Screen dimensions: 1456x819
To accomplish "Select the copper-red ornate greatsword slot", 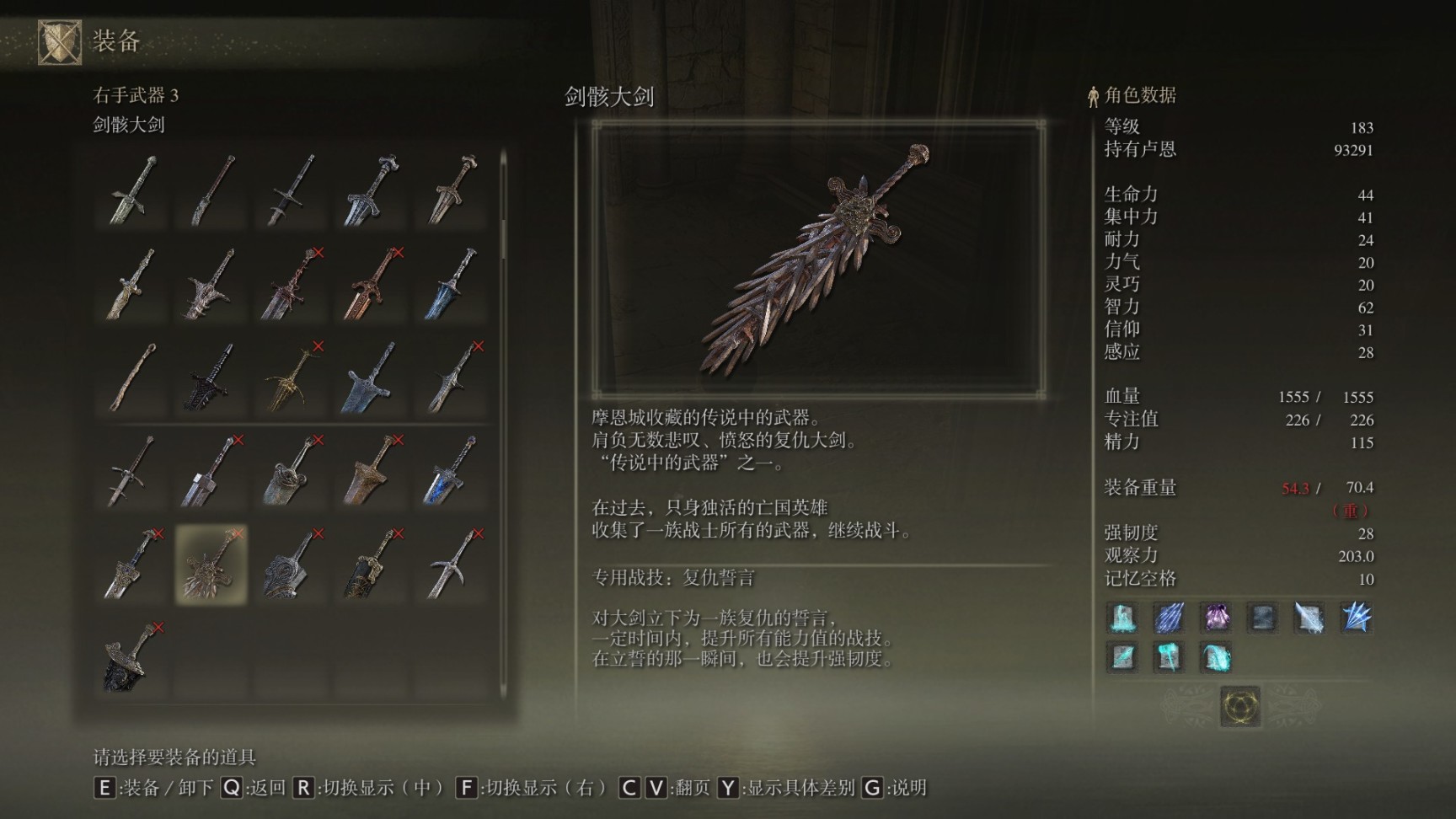I will tap(371, 284).
